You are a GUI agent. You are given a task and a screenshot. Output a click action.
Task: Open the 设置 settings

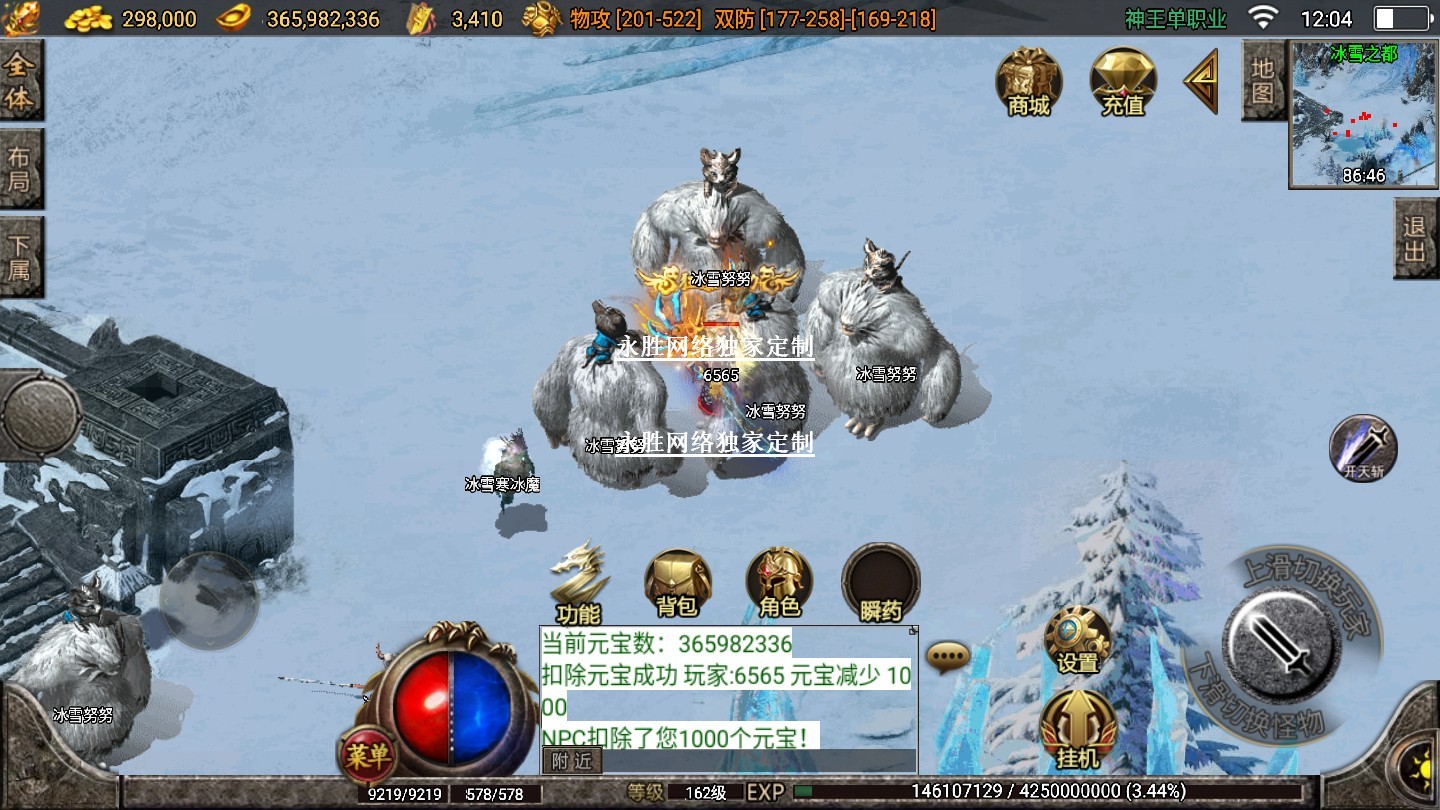pyautogui.click(x=1077, y=640)
